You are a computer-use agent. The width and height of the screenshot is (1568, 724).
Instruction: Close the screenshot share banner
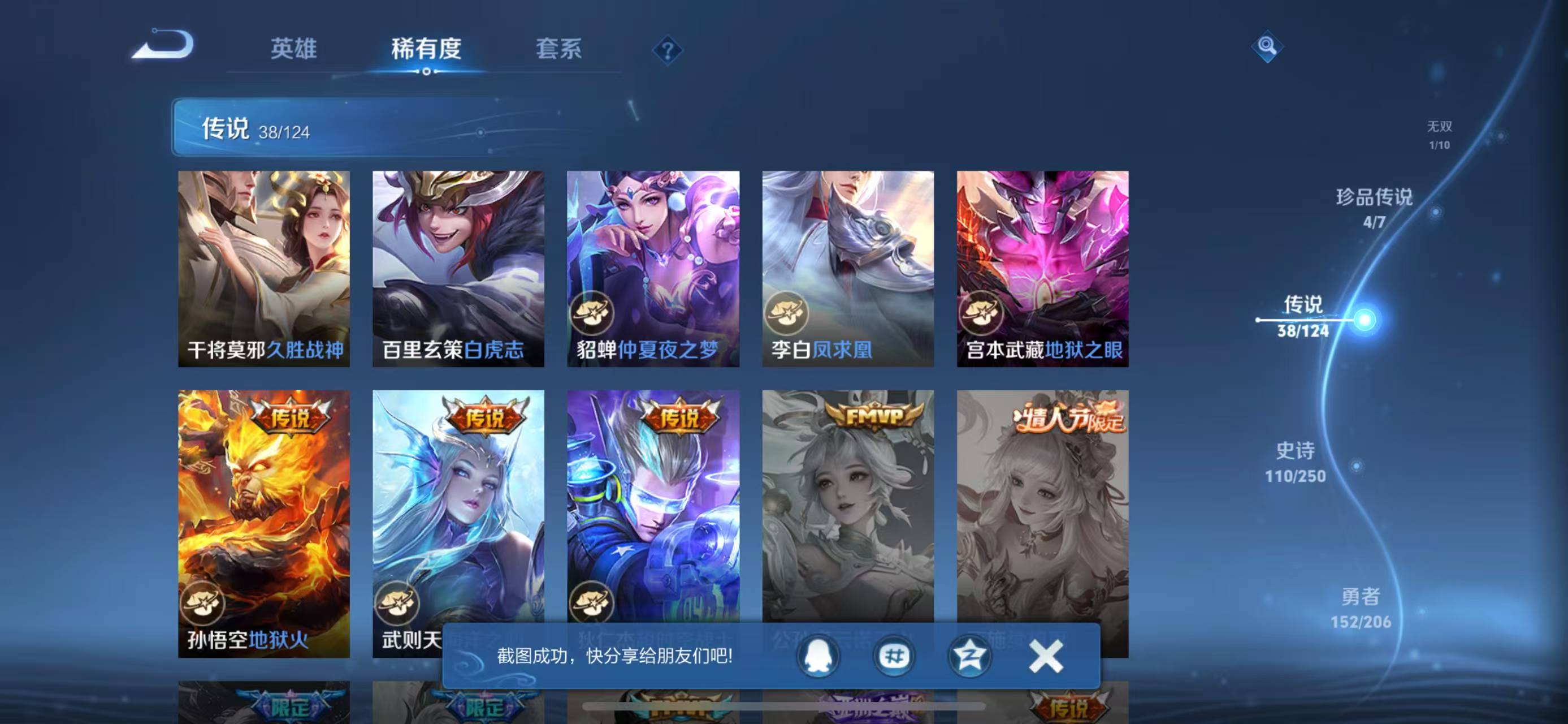click(x=1046, y=657)
